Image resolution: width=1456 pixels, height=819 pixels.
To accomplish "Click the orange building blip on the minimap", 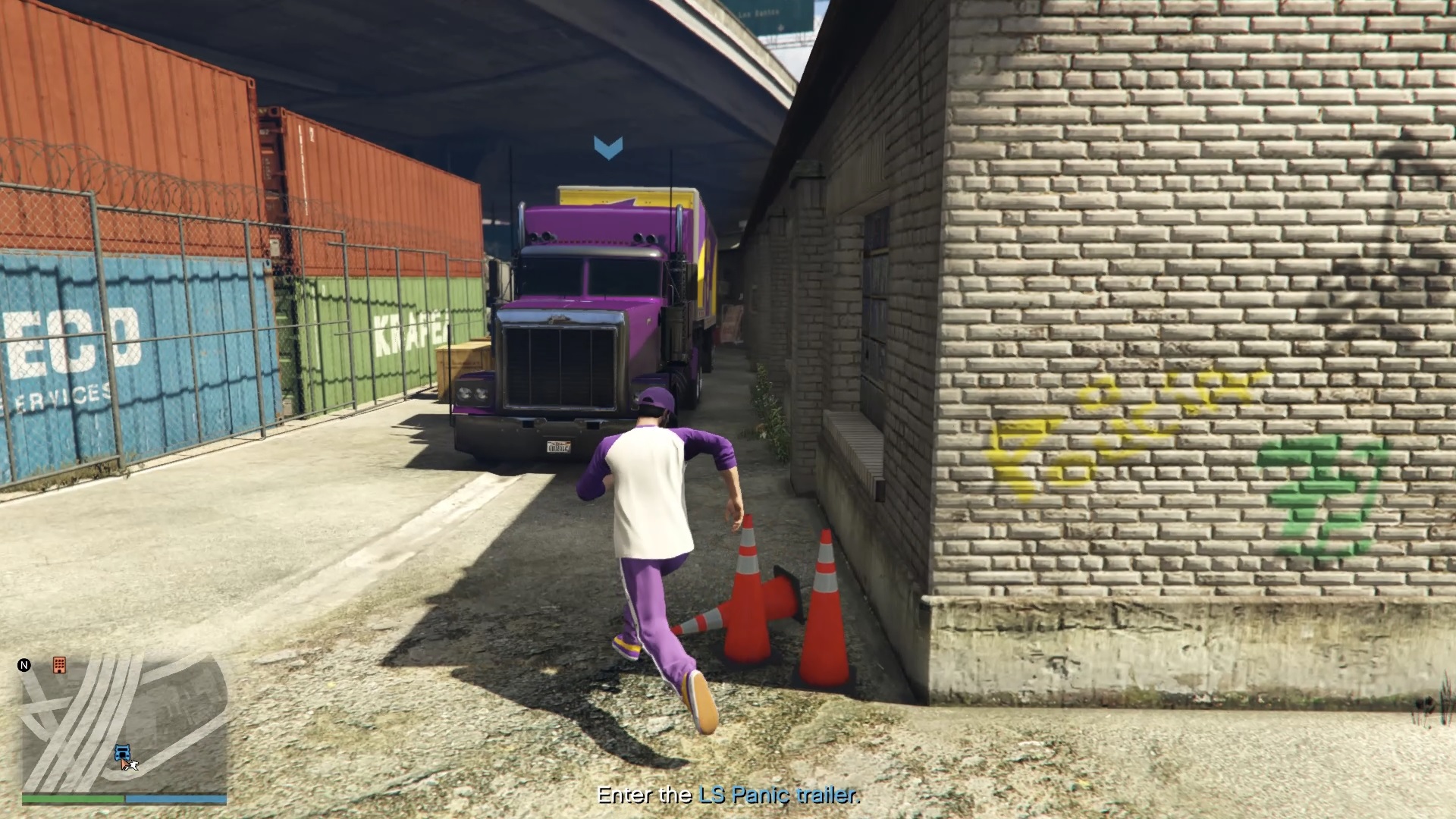I will (60, 666).
